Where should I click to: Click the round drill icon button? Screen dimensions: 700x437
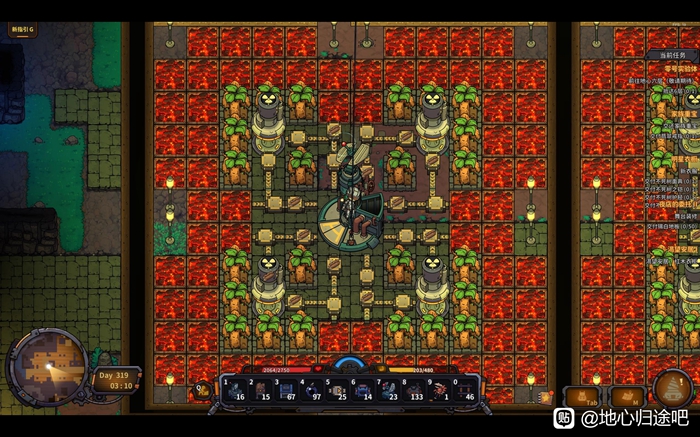tap(674, 389)
